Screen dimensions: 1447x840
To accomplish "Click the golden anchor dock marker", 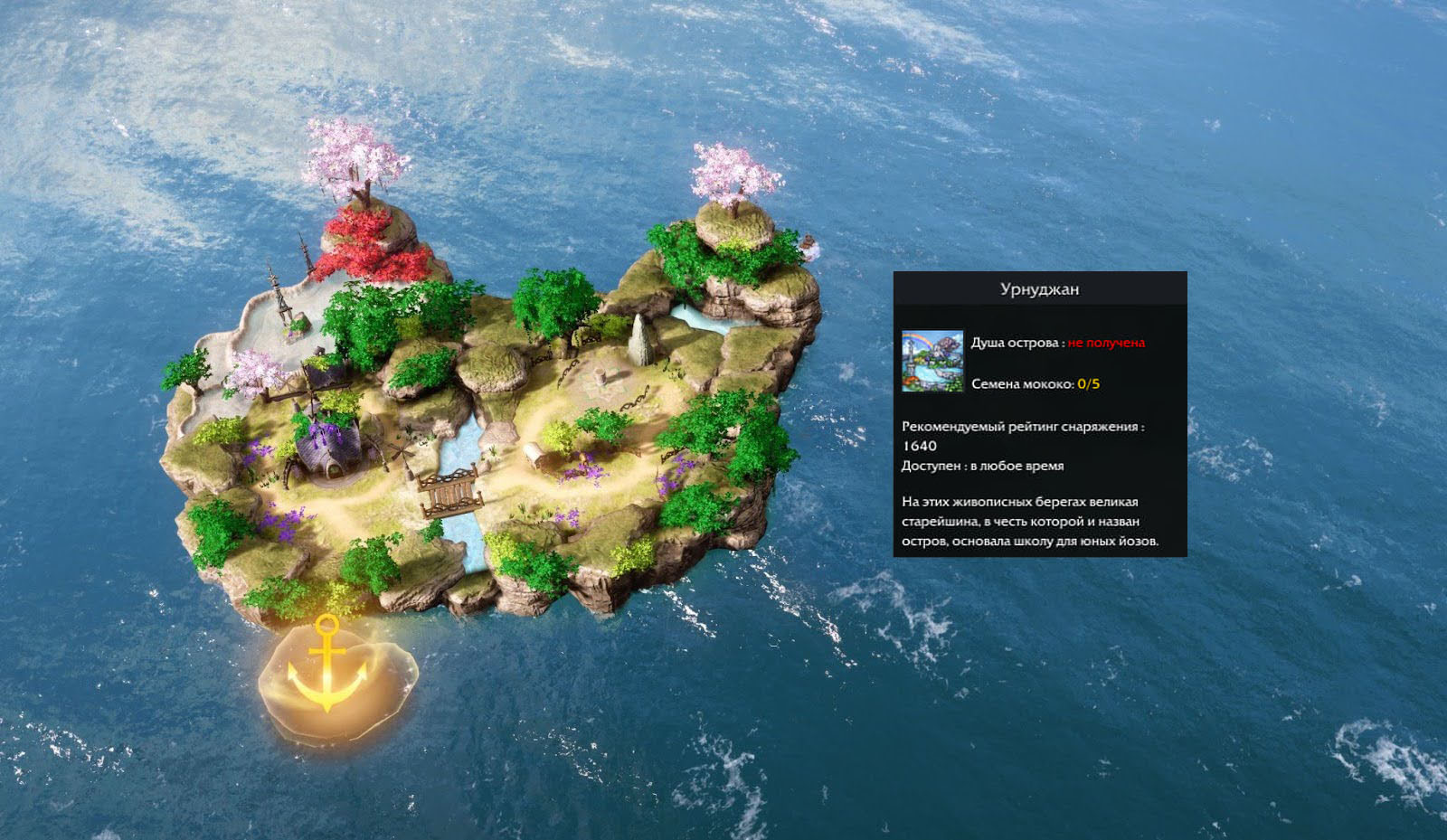I will [328, 669].
